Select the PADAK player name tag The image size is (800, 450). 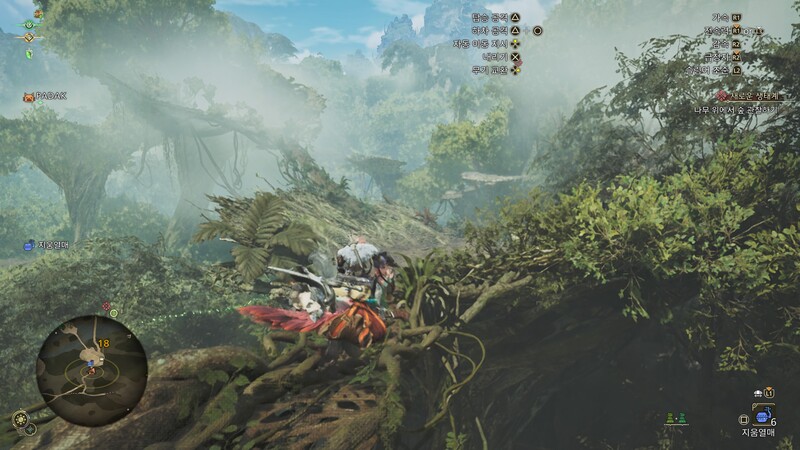[50, 97]
